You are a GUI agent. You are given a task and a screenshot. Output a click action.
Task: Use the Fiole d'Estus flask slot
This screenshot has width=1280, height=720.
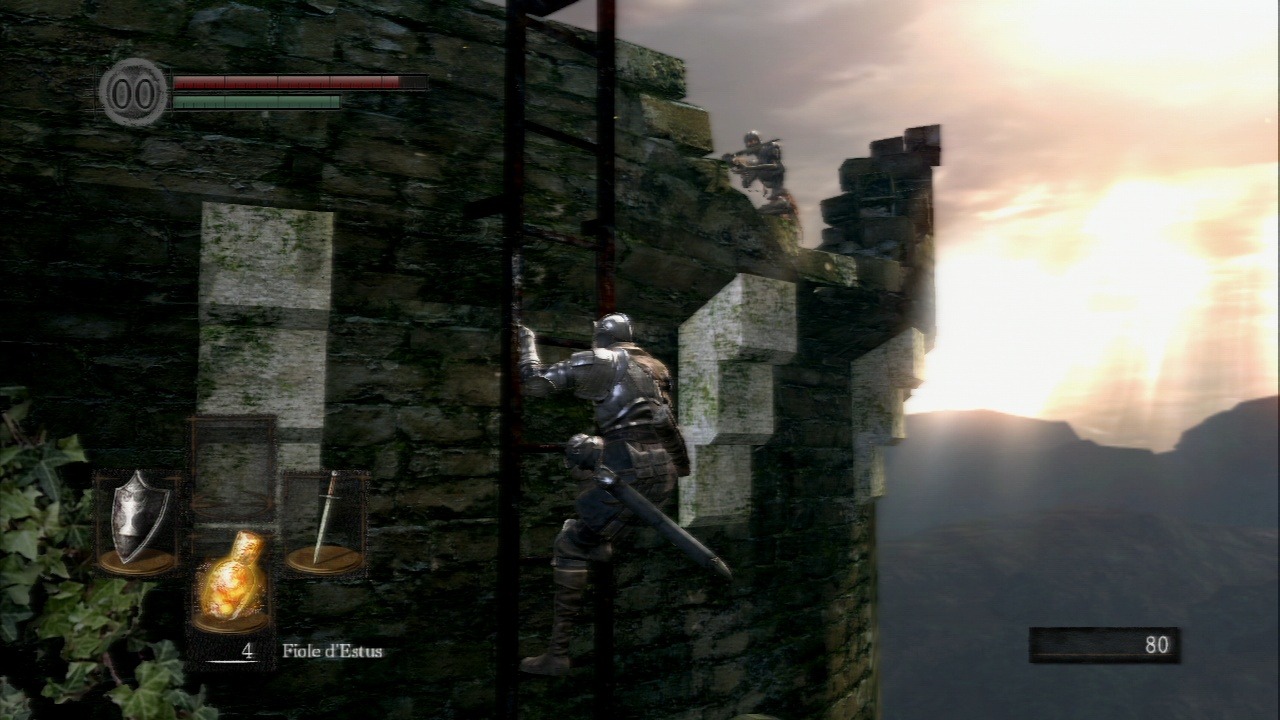(232, 581)
